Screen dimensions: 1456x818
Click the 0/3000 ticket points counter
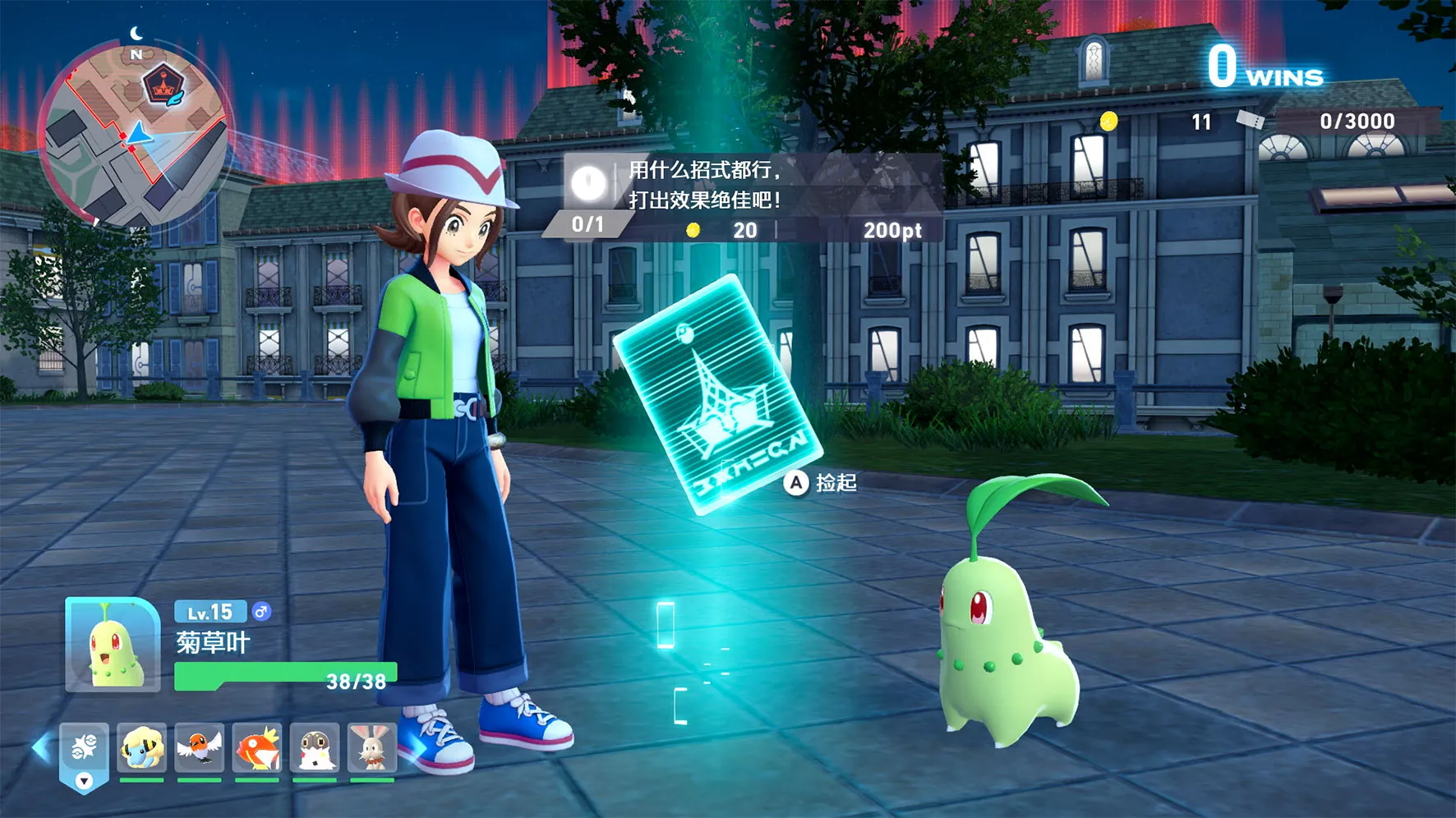click(1357, 122)
